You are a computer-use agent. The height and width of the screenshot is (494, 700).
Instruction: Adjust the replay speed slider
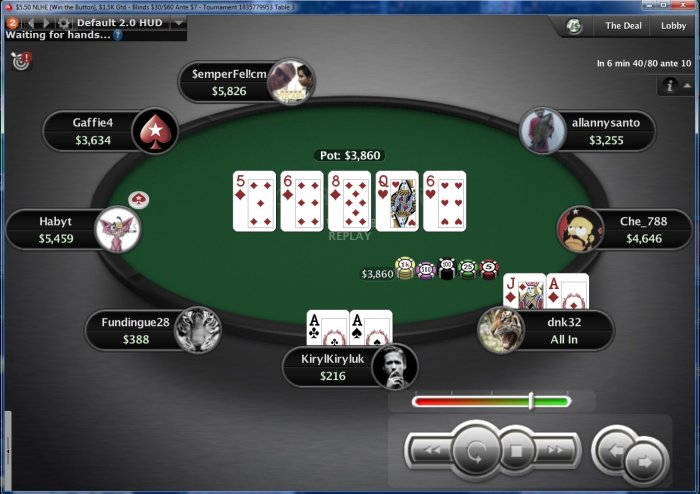tap(531, 401)
